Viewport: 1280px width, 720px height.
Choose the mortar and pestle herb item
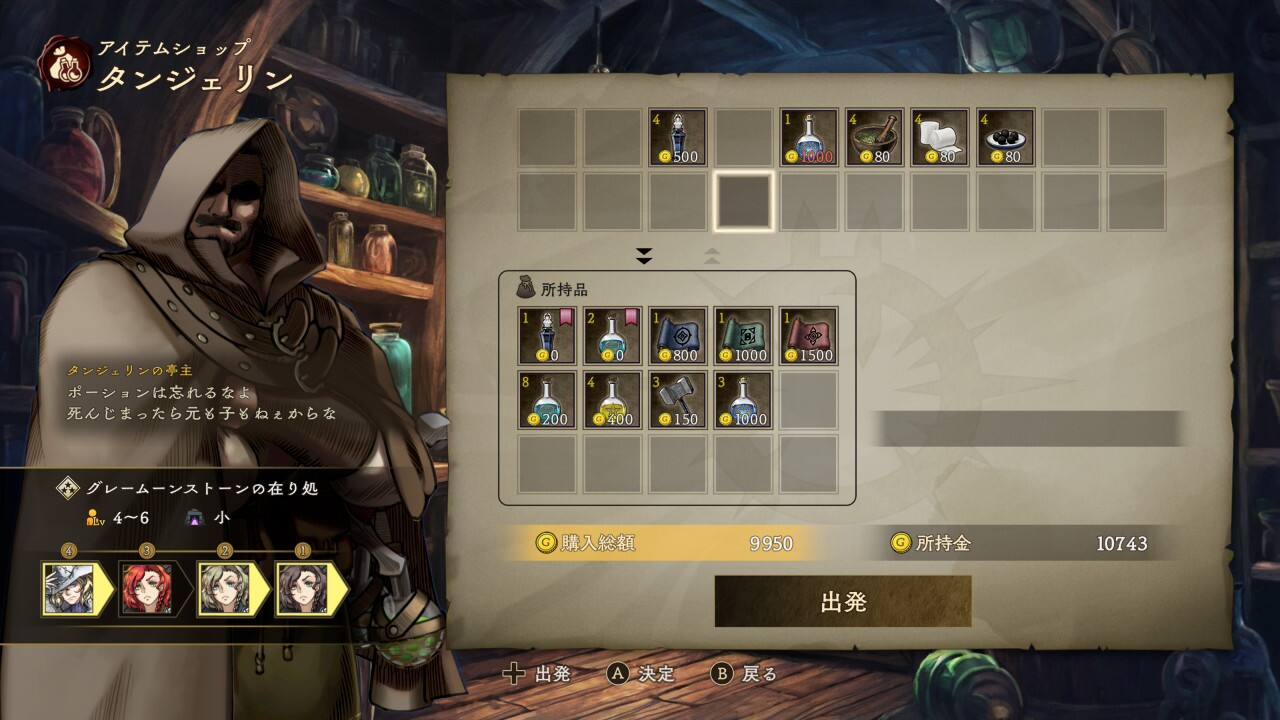pos(875,137)
